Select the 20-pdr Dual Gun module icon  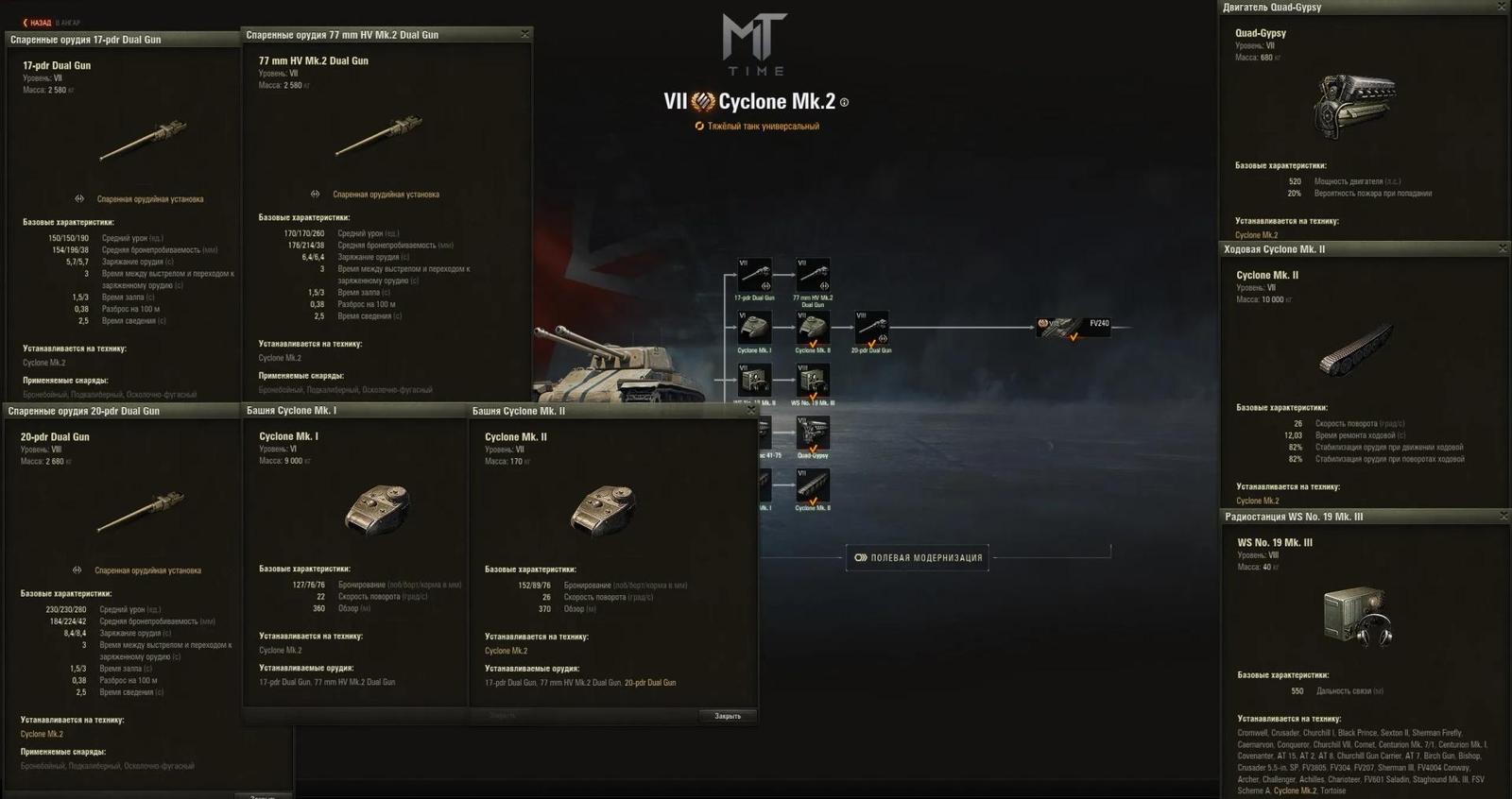pyautogui.click(x=871, y=327)
